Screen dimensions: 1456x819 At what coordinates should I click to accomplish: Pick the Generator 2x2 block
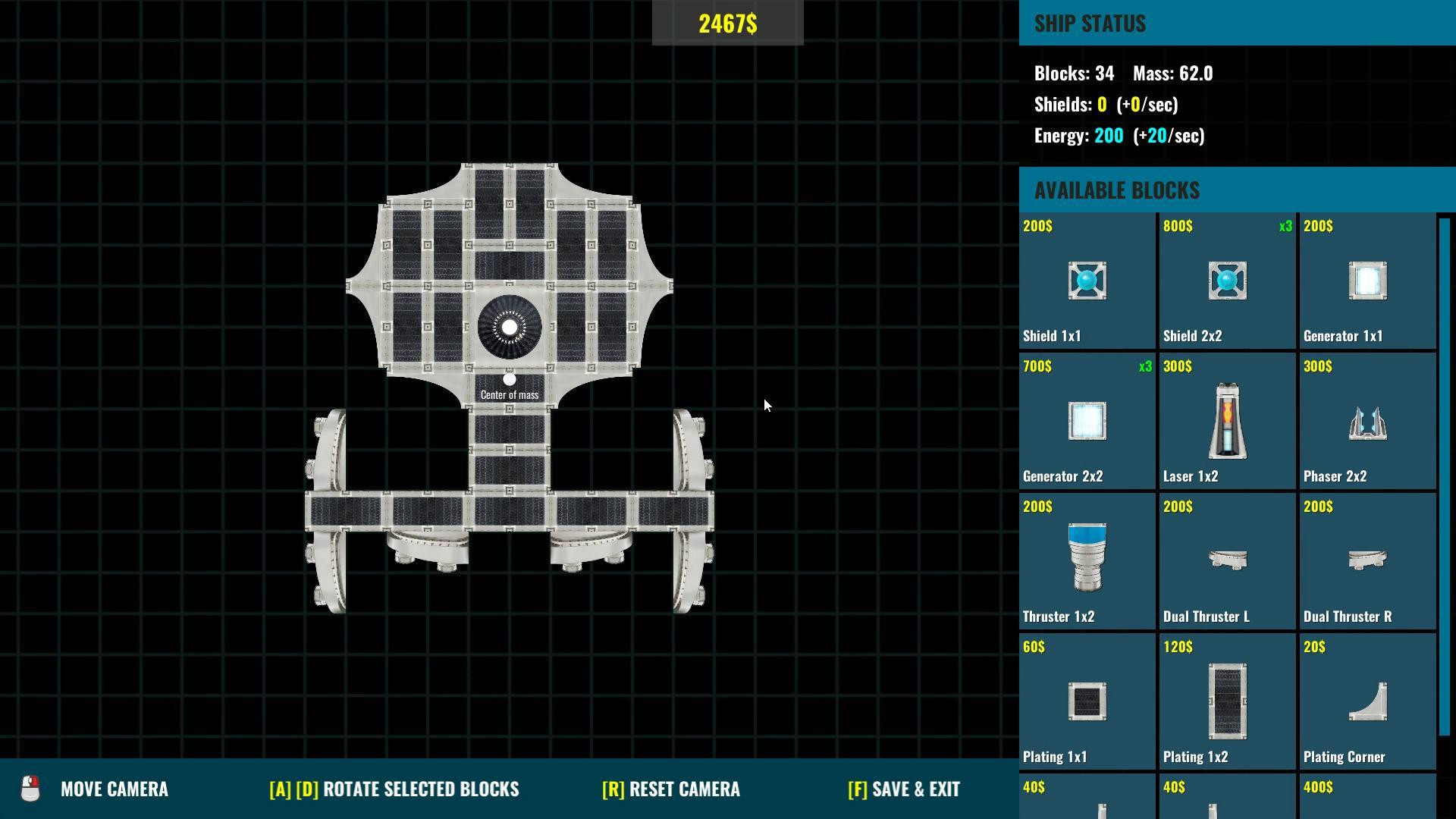click(x=1087, y=421)
